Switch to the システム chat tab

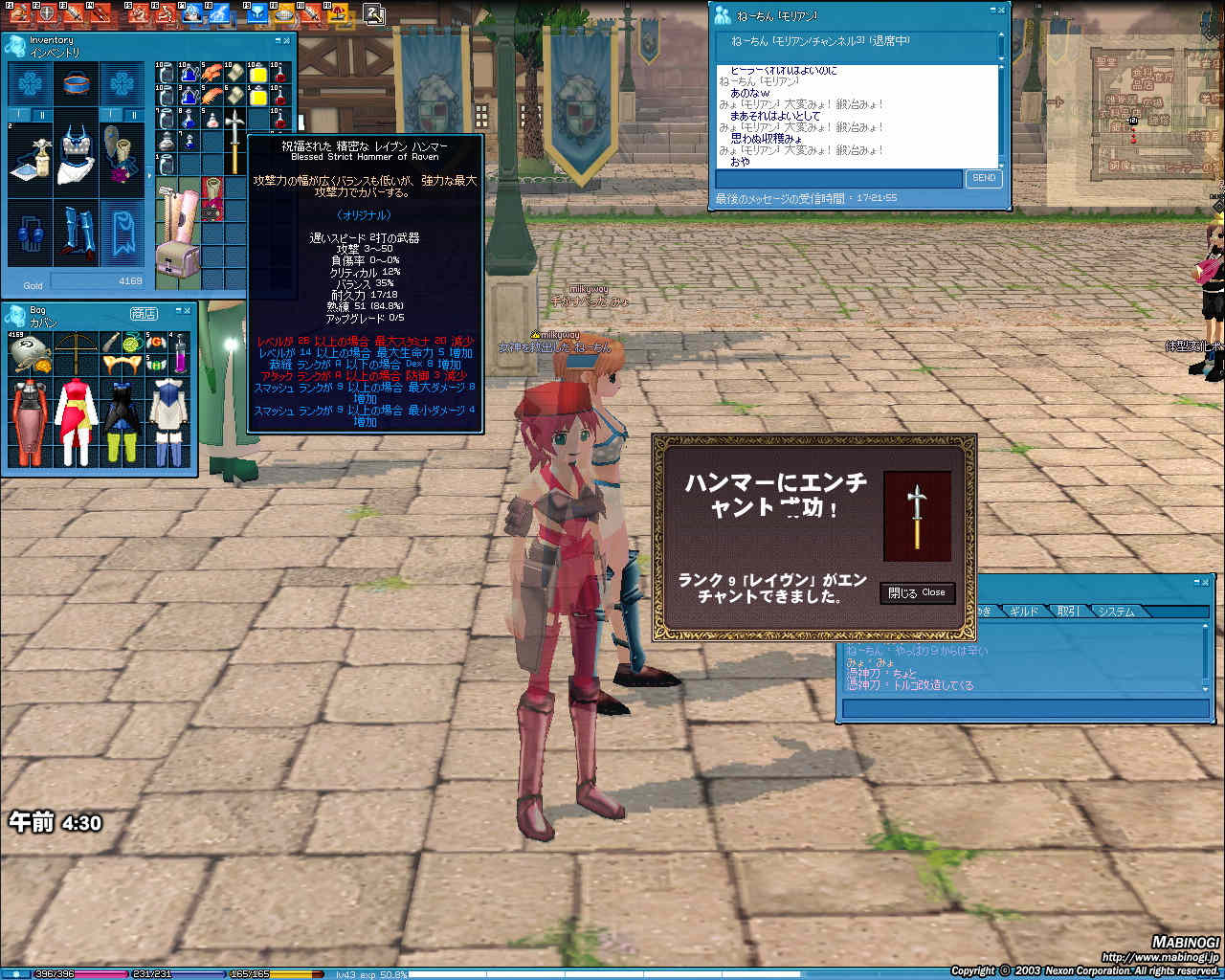click(x=1117, y=612)
